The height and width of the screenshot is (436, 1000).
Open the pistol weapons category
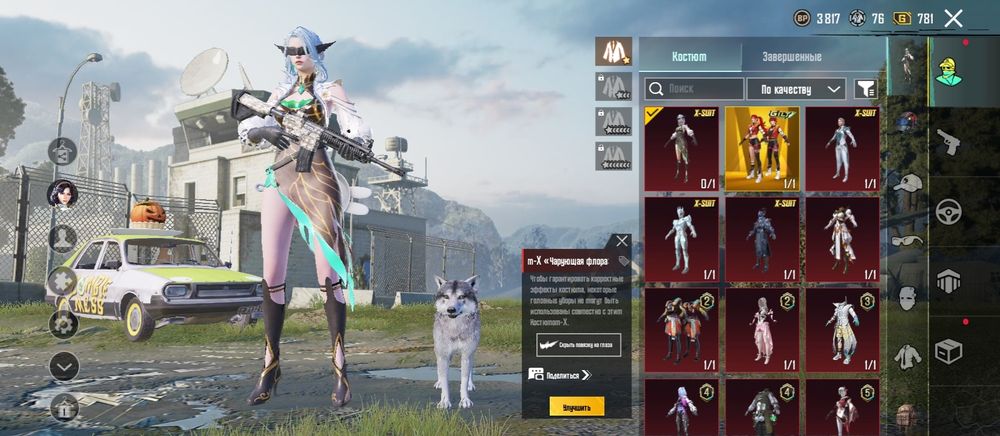point(947,141)
